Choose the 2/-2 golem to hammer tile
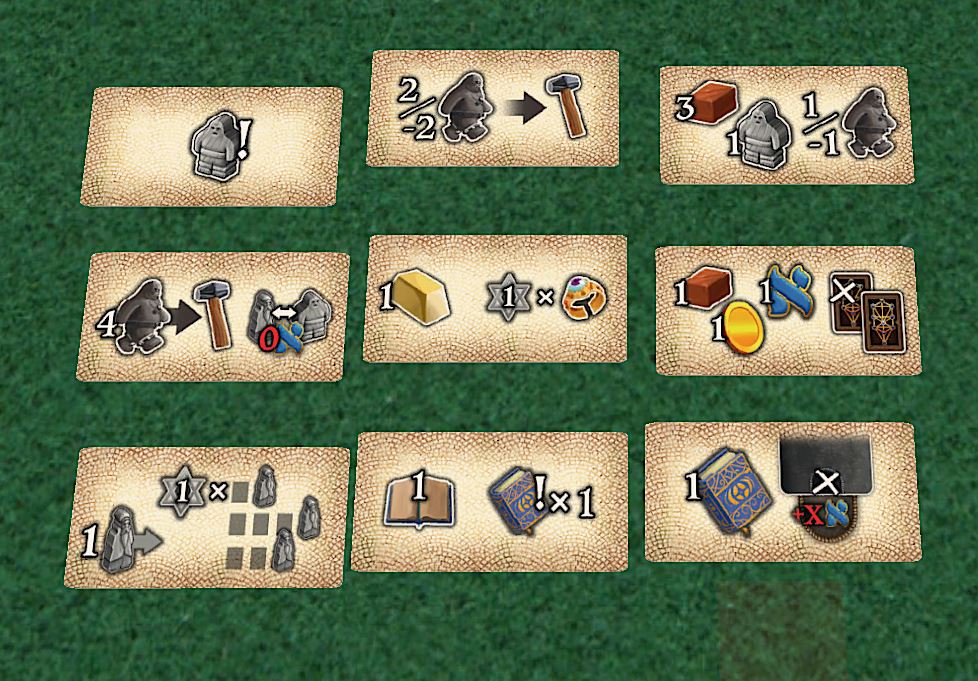The width and height of the screenshot is (978, 681). (x=493, y=108)
